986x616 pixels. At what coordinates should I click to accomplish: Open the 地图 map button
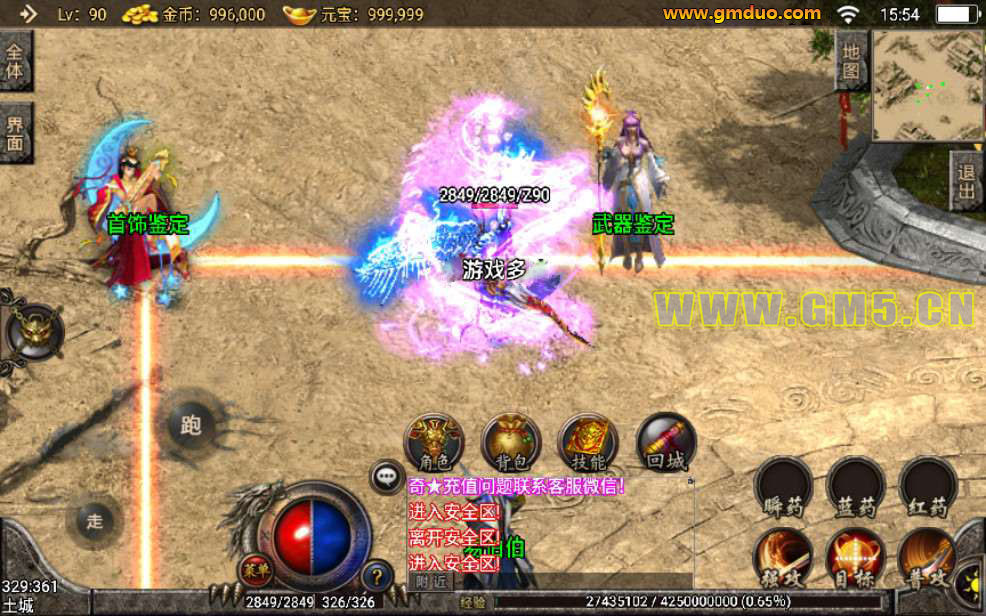pos(851,60)
